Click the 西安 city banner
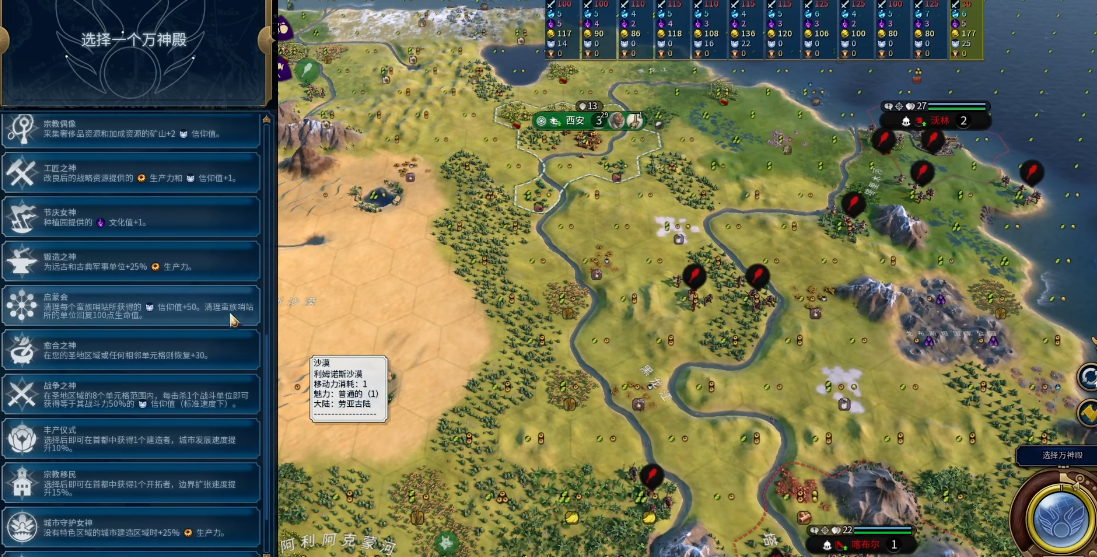Viewport: 1097px width, 557px height. (x=575, y=120)
